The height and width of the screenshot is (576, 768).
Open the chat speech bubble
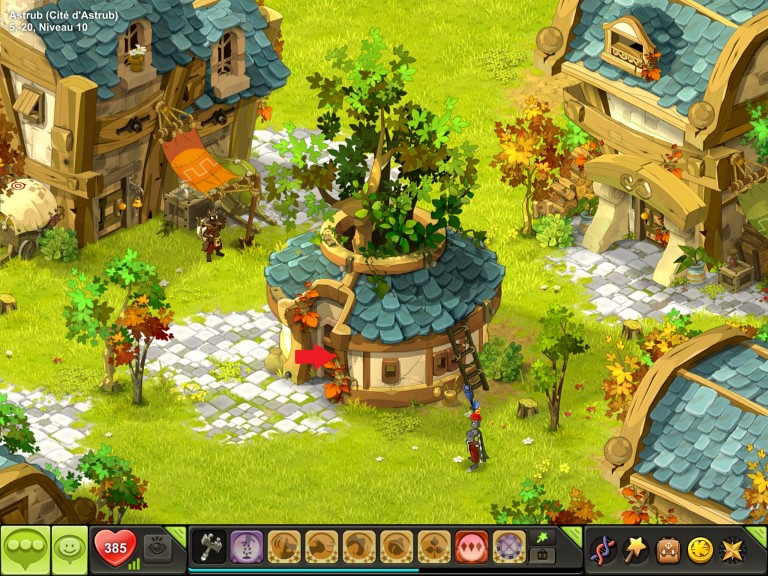[25, 549]
